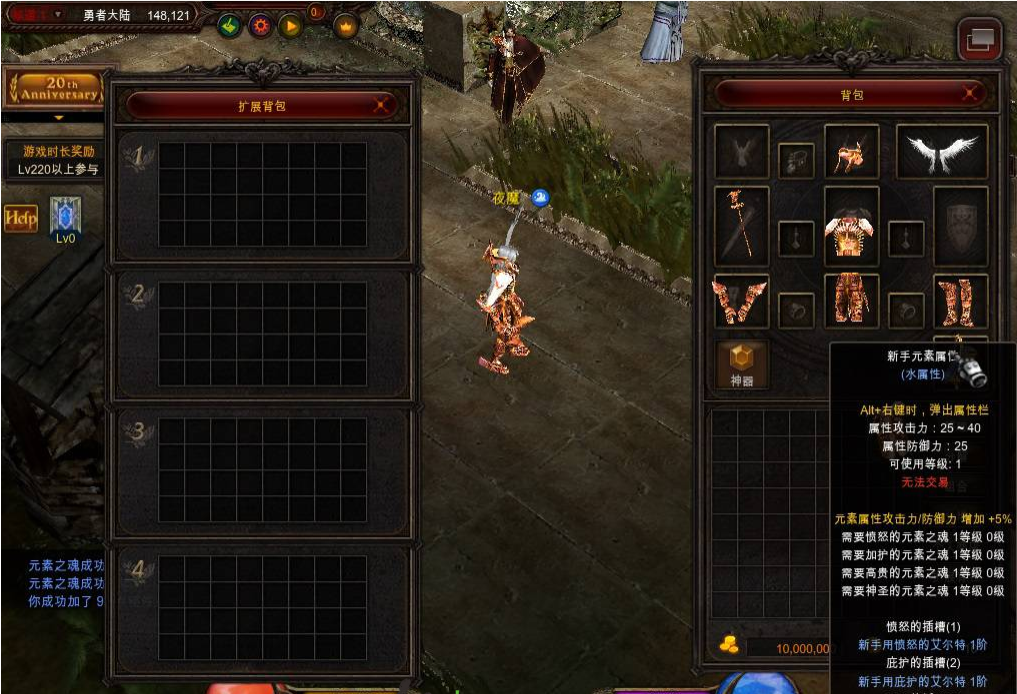Open the blue crystal Lv0 banner icon

point(65,217)
